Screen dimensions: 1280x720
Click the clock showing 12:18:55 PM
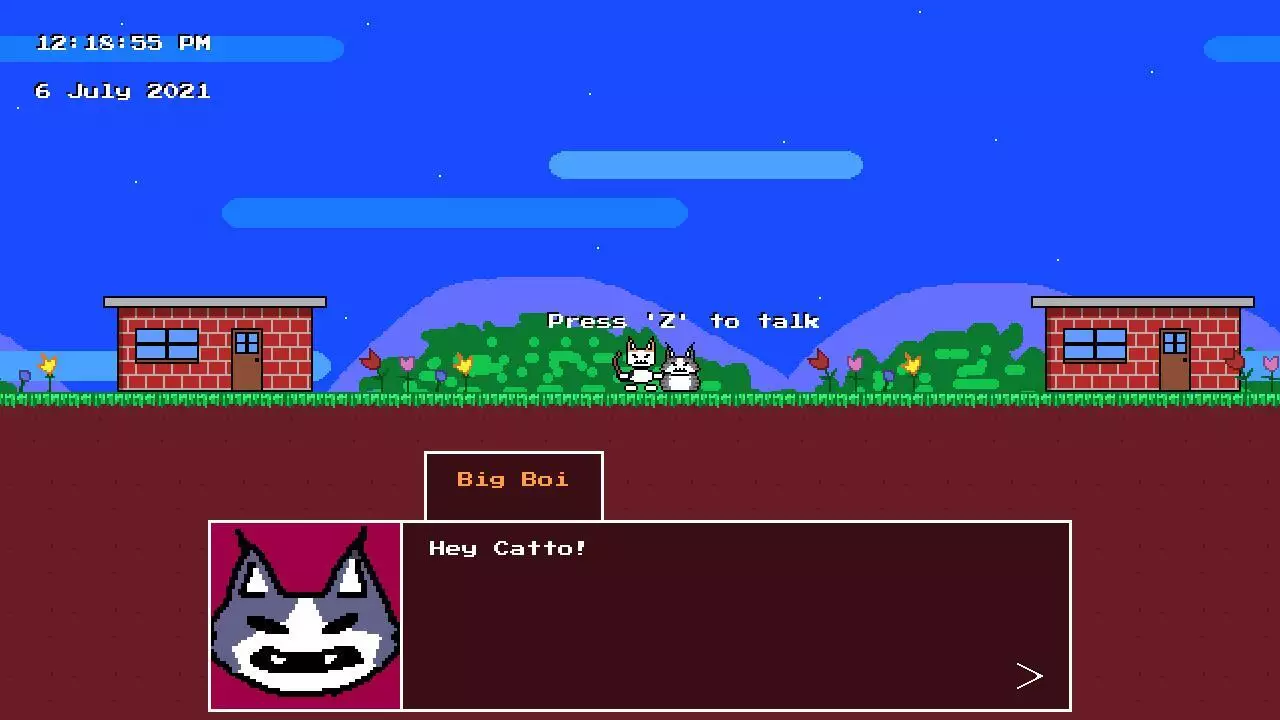[x=122, y=42]
